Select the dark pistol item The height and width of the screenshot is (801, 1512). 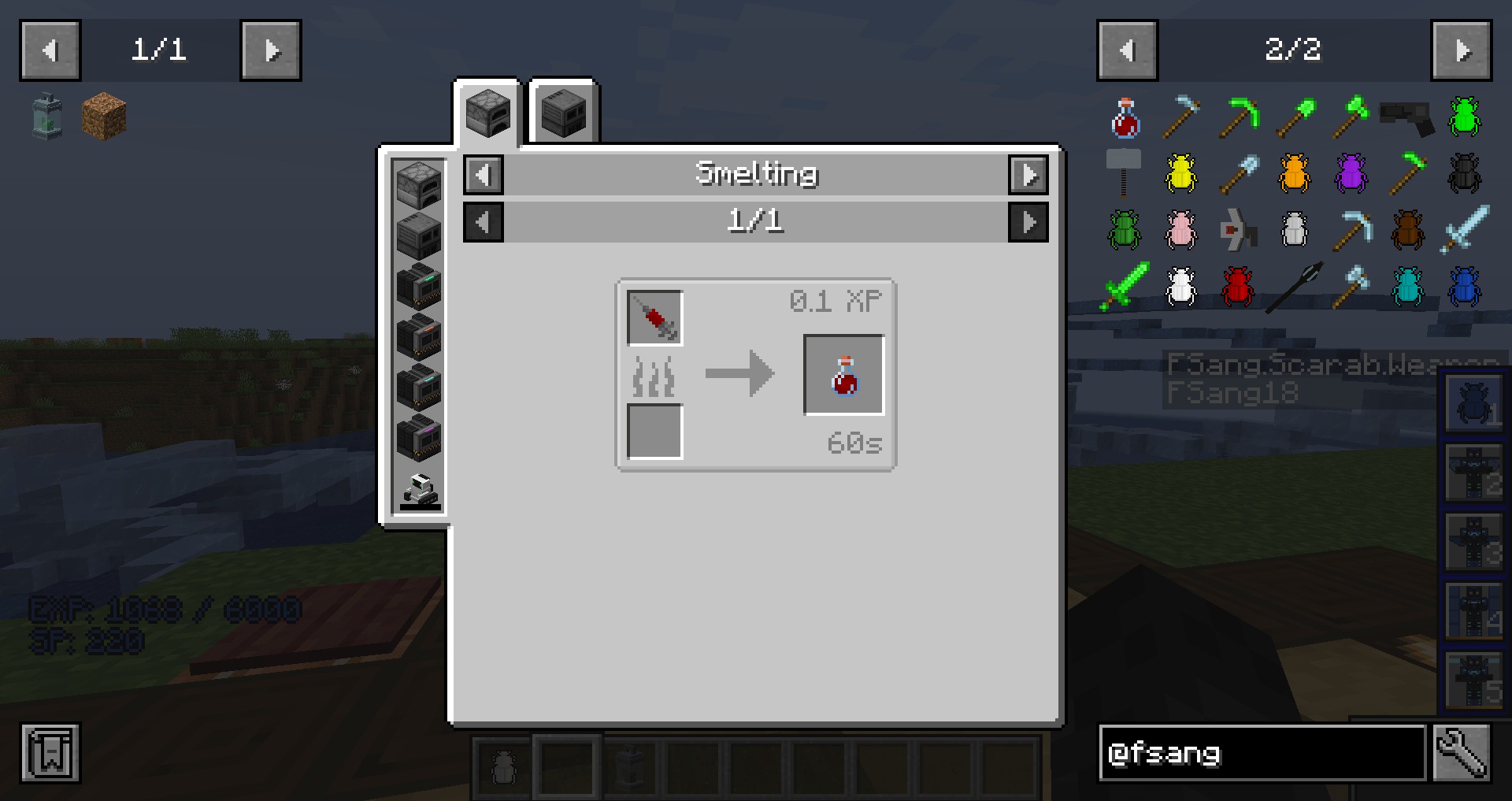click(x=1407, y=117)
